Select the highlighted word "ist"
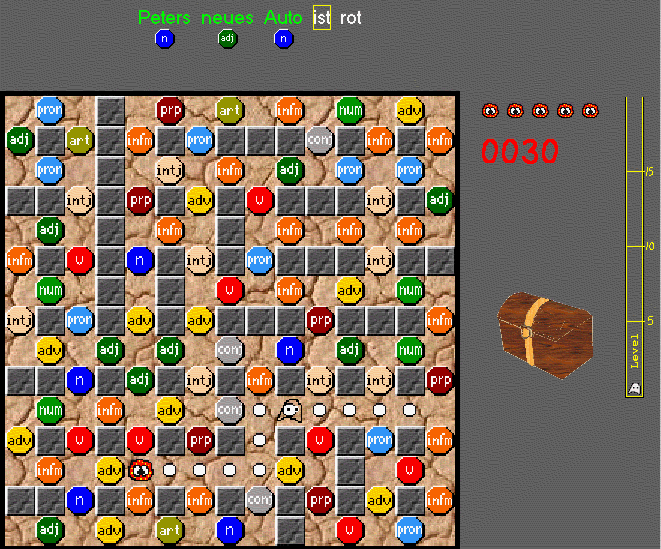661x549 pixels. pos(321,18)
